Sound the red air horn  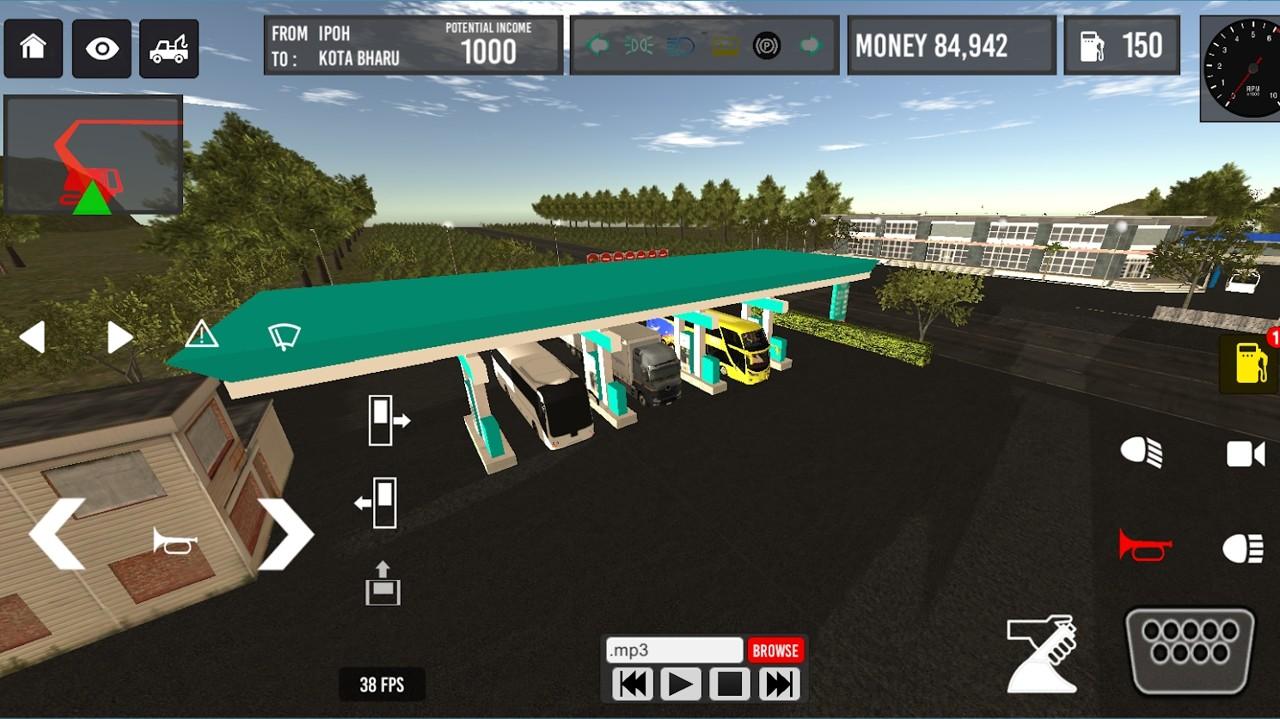click(1144, 546)
